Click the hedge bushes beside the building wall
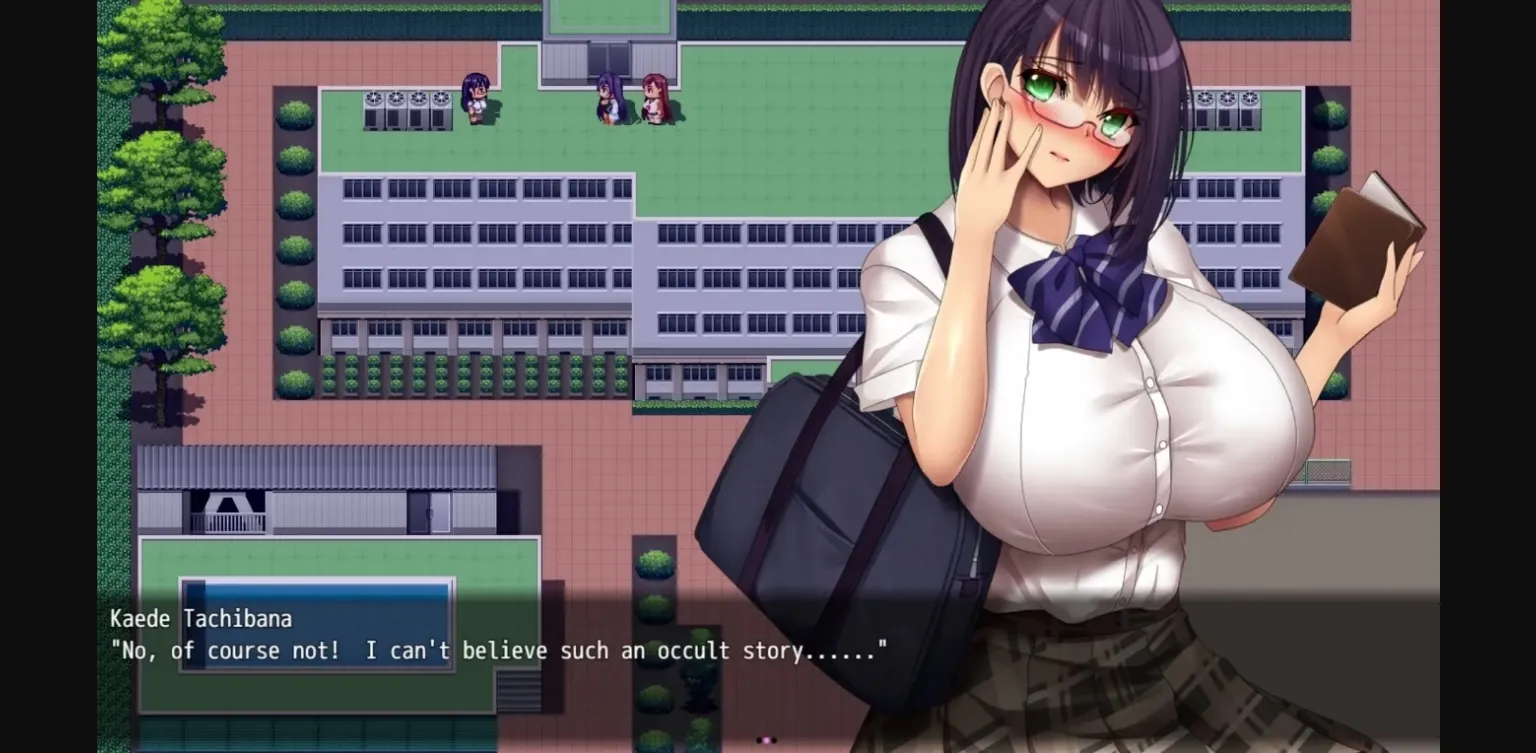This screenshot has height=753, width=1536. click(x=440, y=375)
